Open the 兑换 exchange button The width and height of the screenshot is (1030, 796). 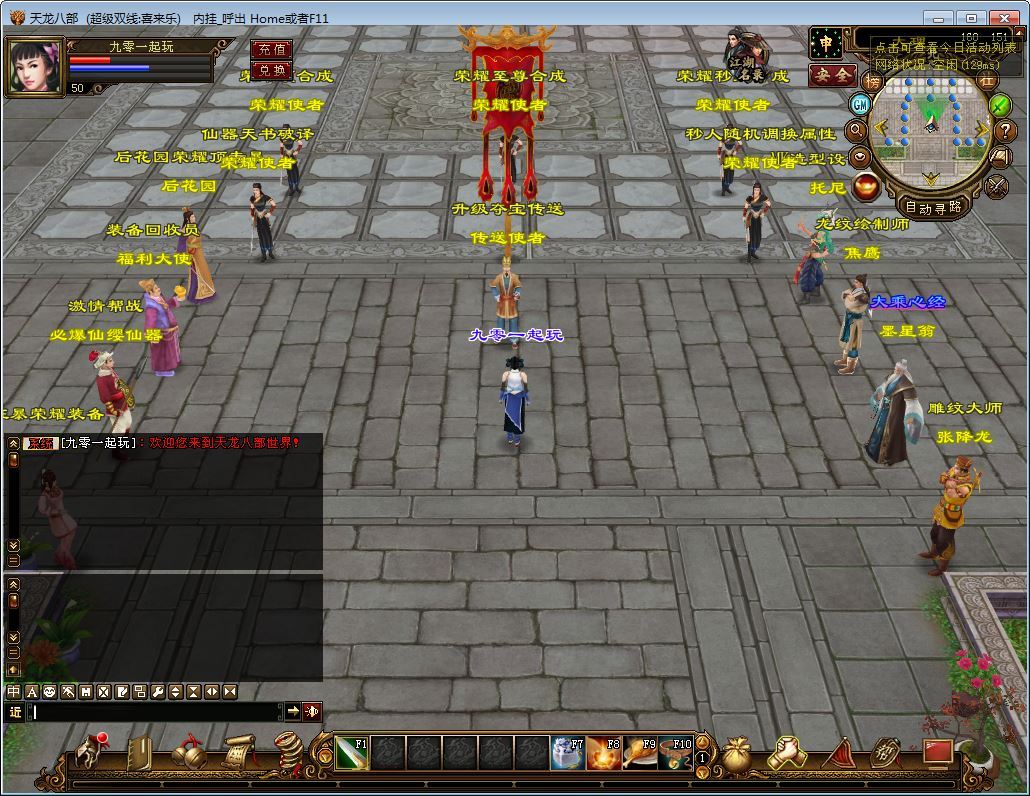(x=270, y=70)
